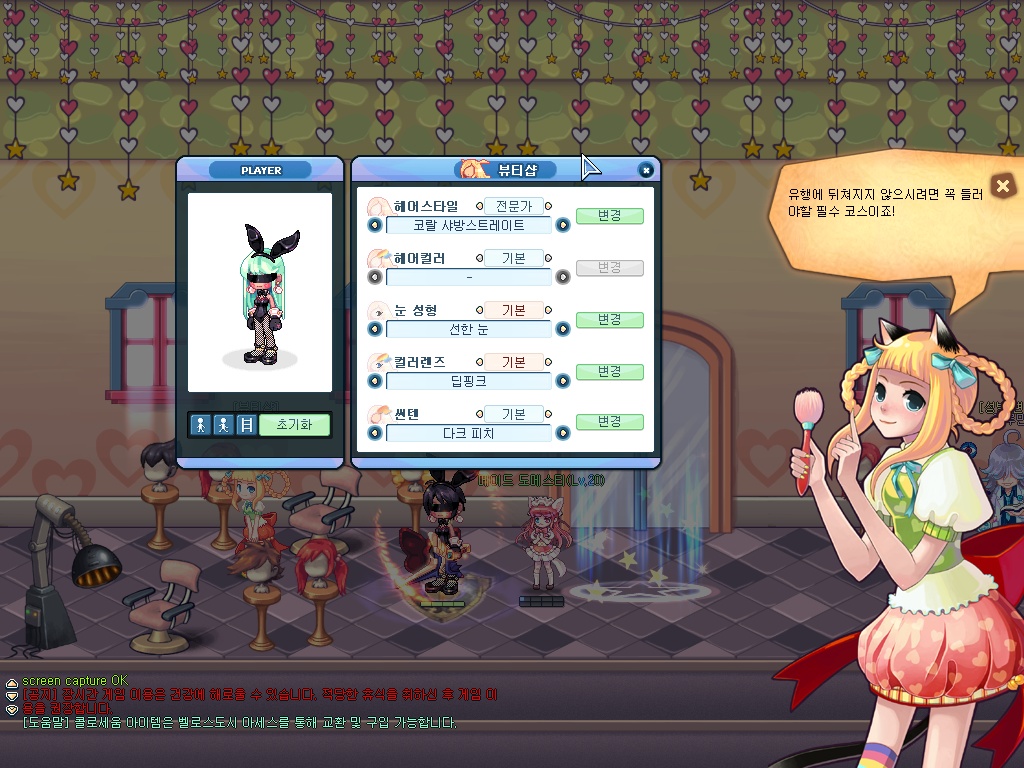Go to previous eye shape before 선한 눈
Image resolution: width=1024 pixels, height=768 pixels.
coord(375,329)
